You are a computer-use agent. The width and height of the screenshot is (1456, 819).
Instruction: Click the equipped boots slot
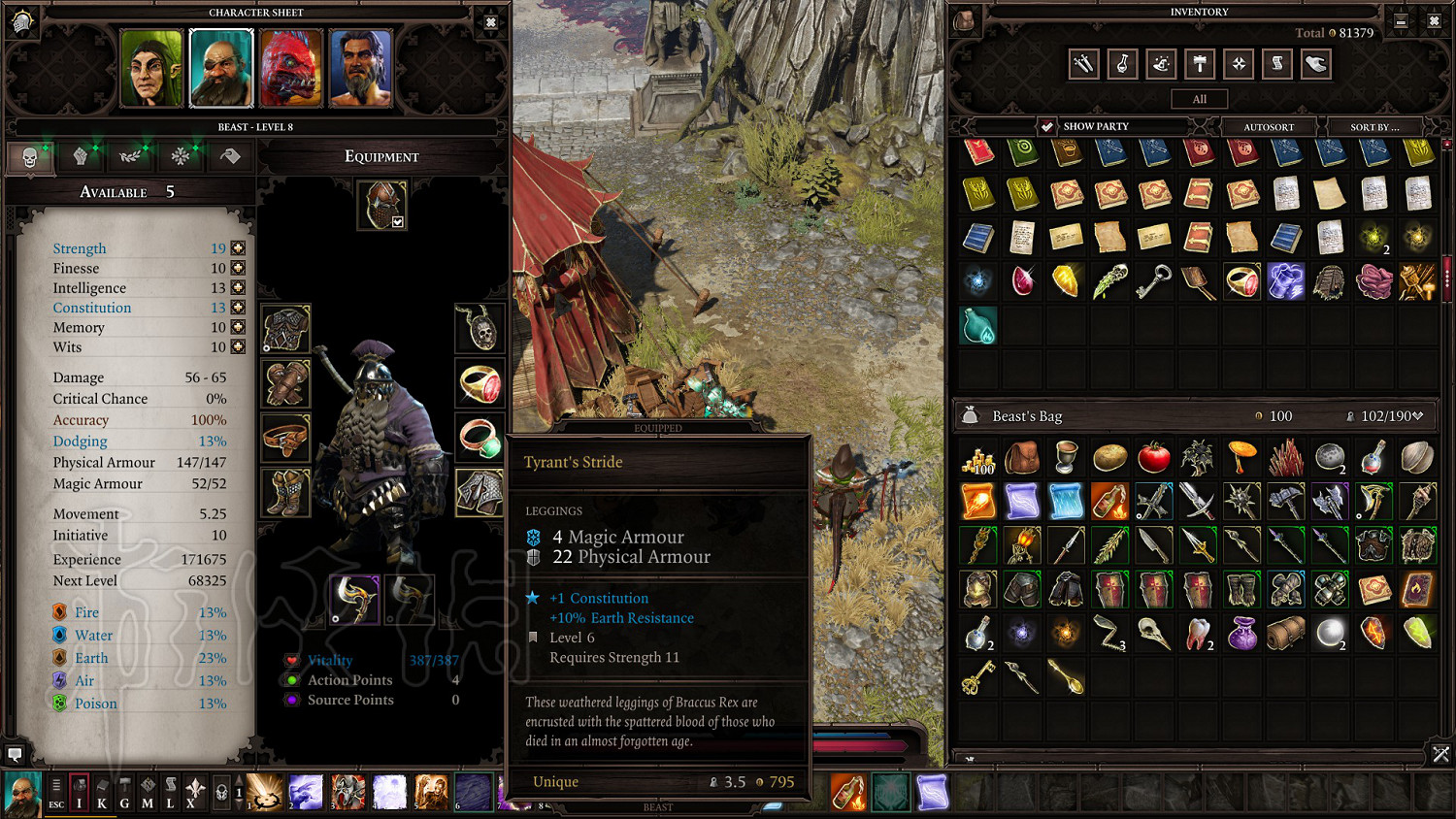(285, 492)
